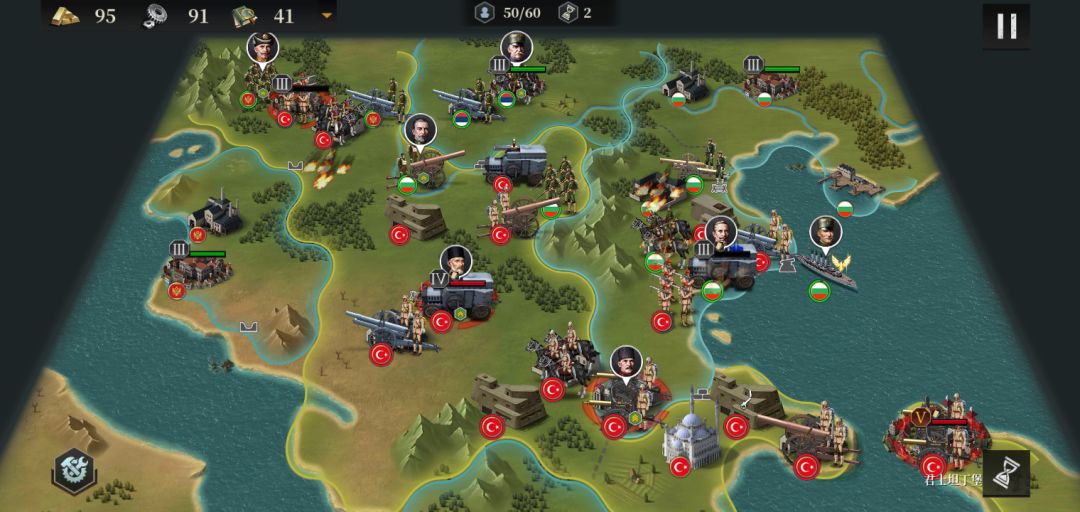Select the Montenegrin city with level III badge
The height and width of the screenshot is (512, 1080).
(x=197, y=268)
